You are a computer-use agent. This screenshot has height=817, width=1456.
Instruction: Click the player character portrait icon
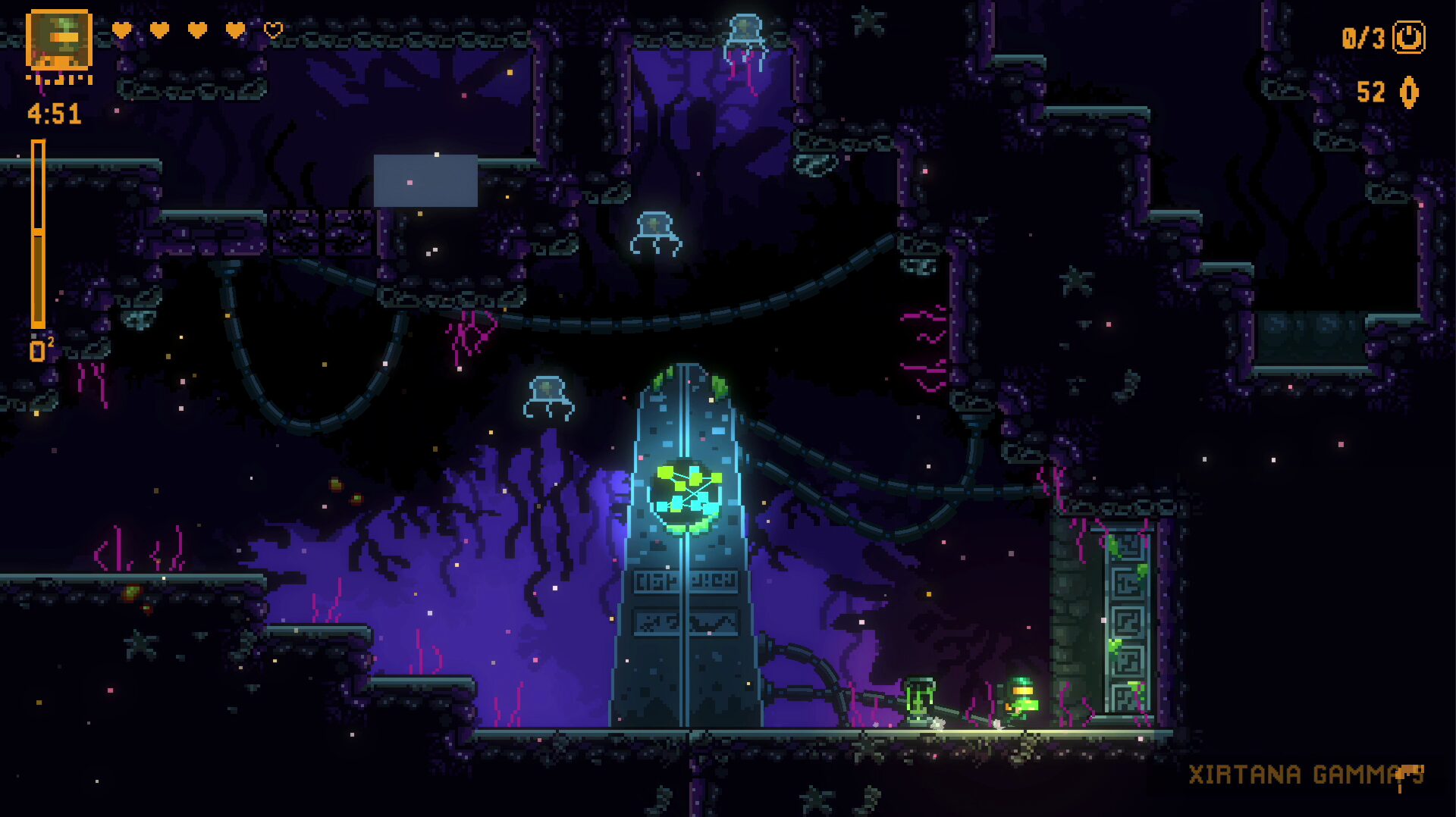coord(59,39)
